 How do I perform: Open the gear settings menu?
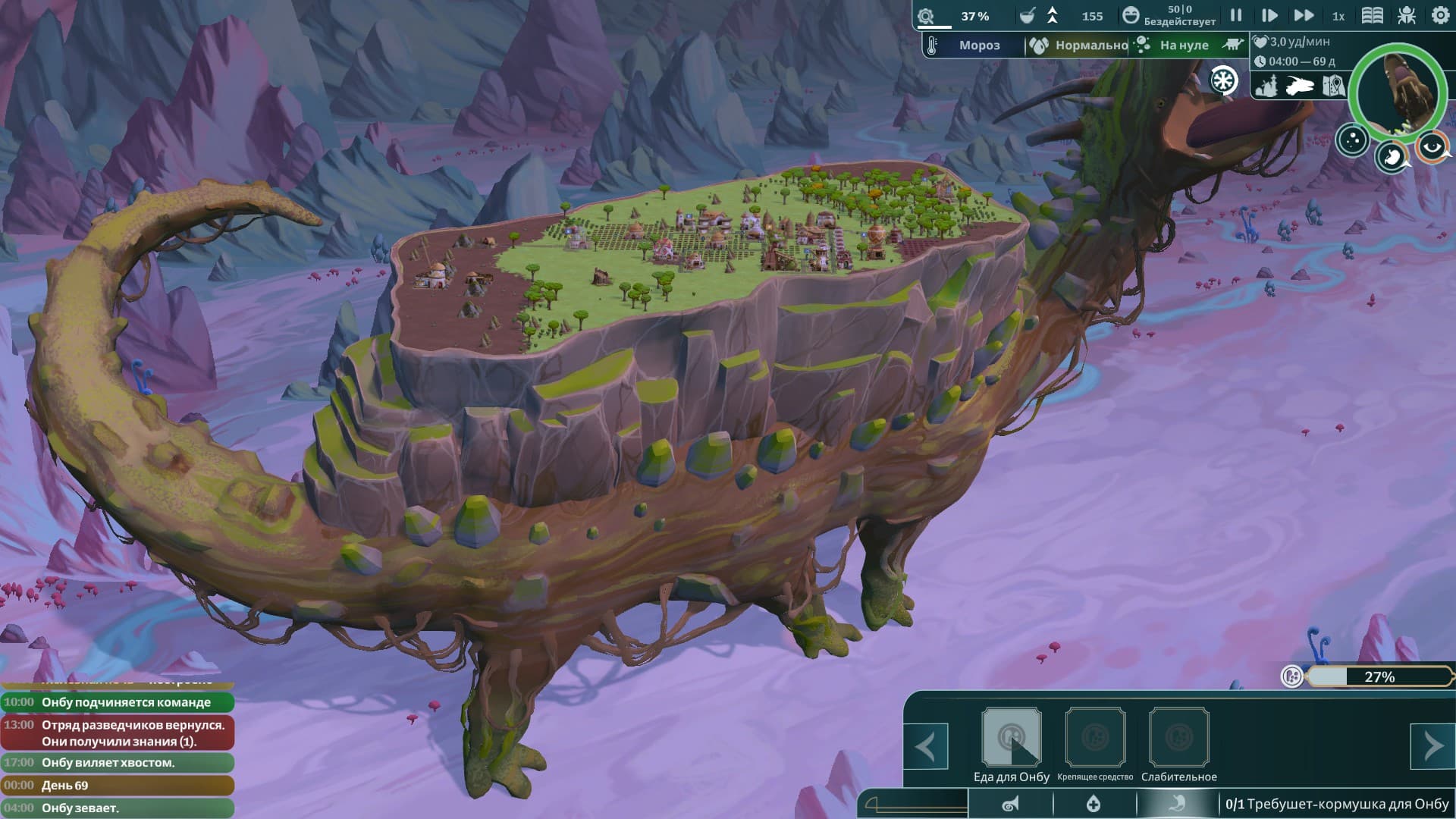[x=1440, y=15]
